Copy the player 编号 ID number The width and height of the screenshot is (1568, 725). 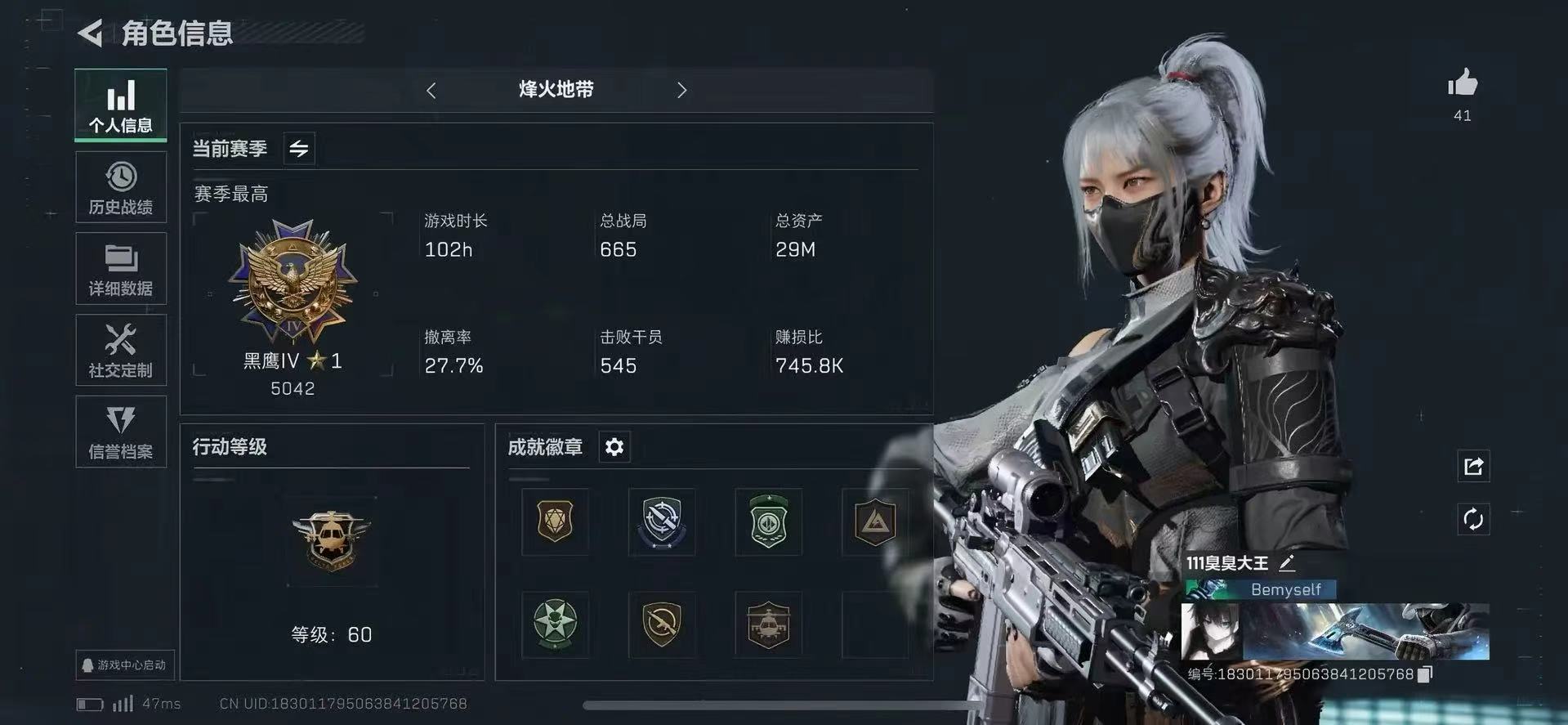1425,674
